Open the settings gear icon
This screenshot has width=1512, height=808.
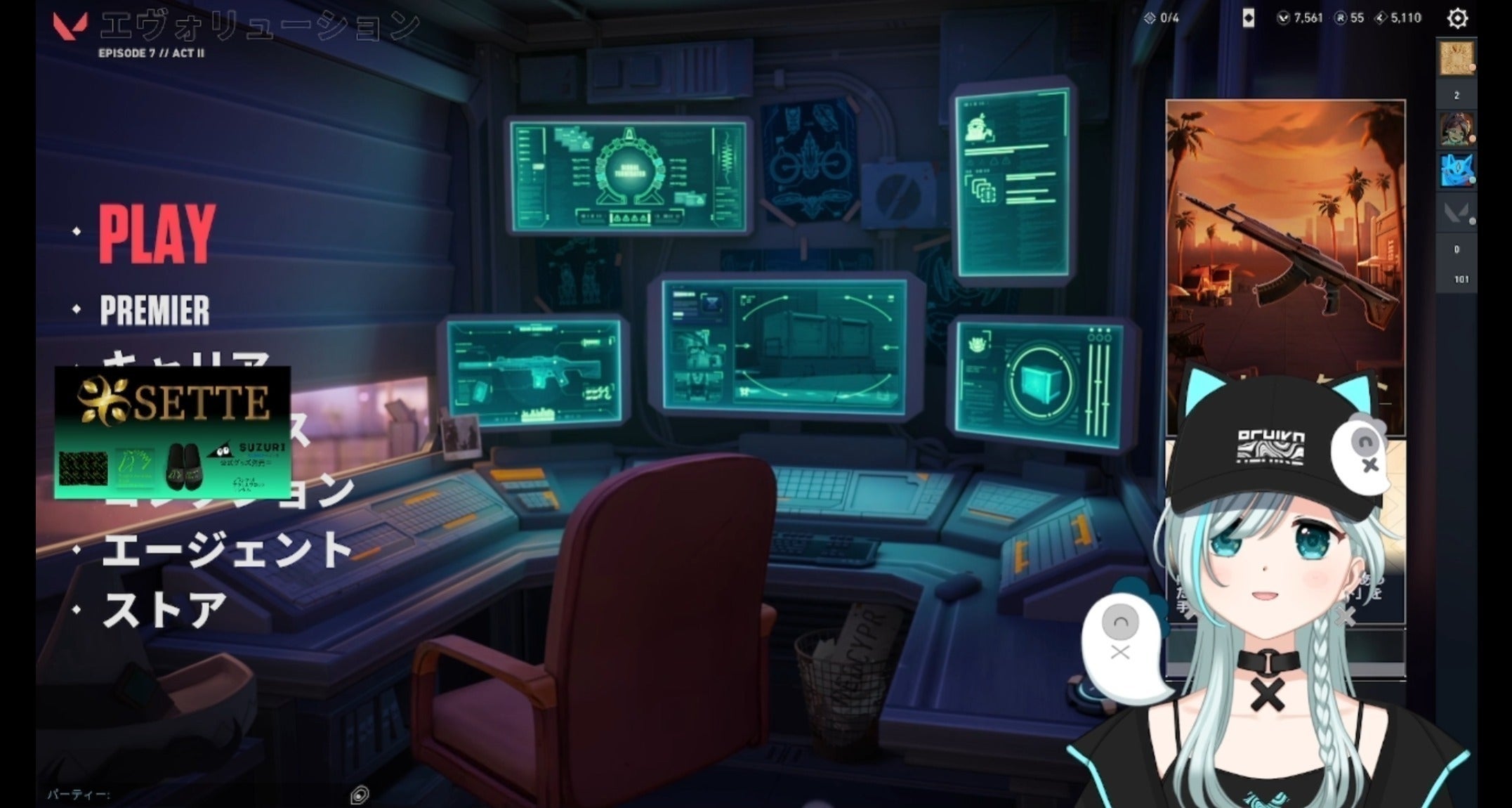tap(1457, 18)
